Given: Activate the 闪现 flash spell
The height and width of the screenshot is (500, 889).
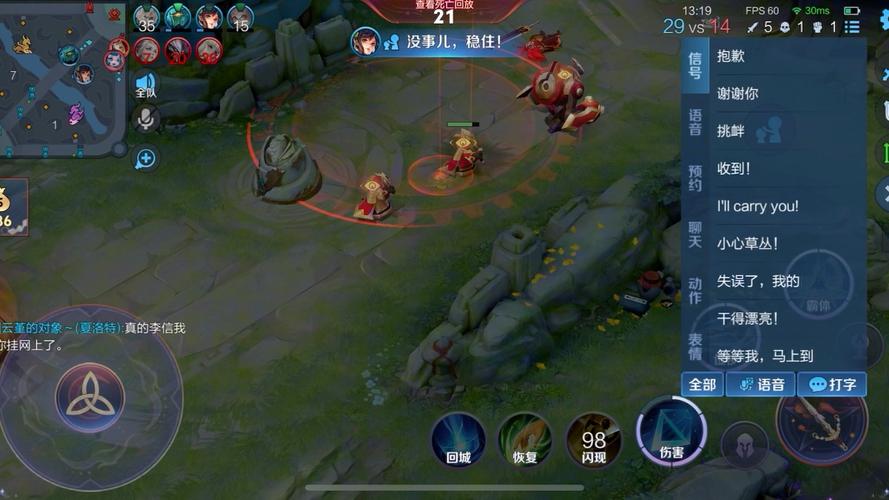Looking at the screenshot, I should 594,440.
